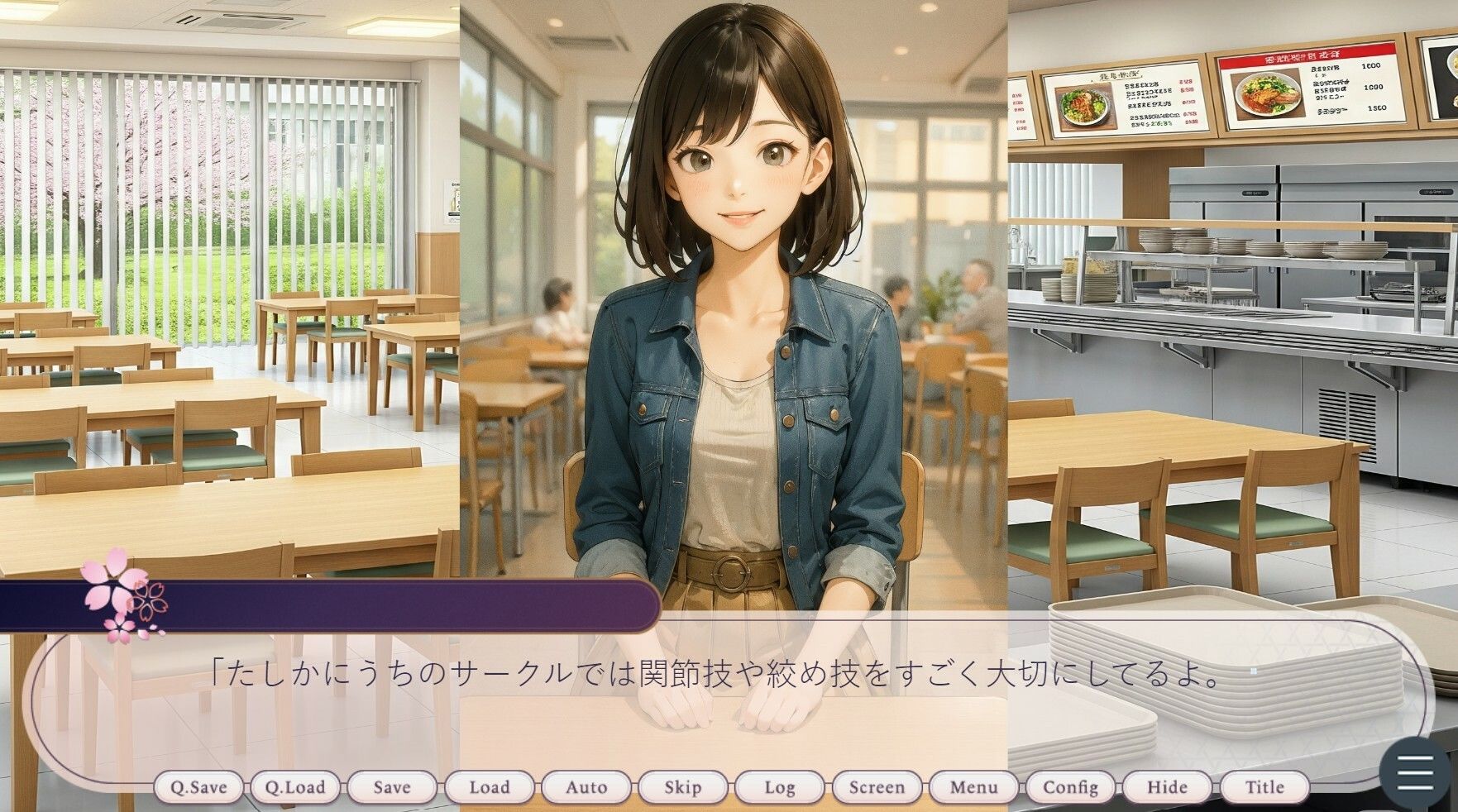This screenshot has height=812, width=1458.
Task: Hide the dialogue window
Action: [1167, 787]
